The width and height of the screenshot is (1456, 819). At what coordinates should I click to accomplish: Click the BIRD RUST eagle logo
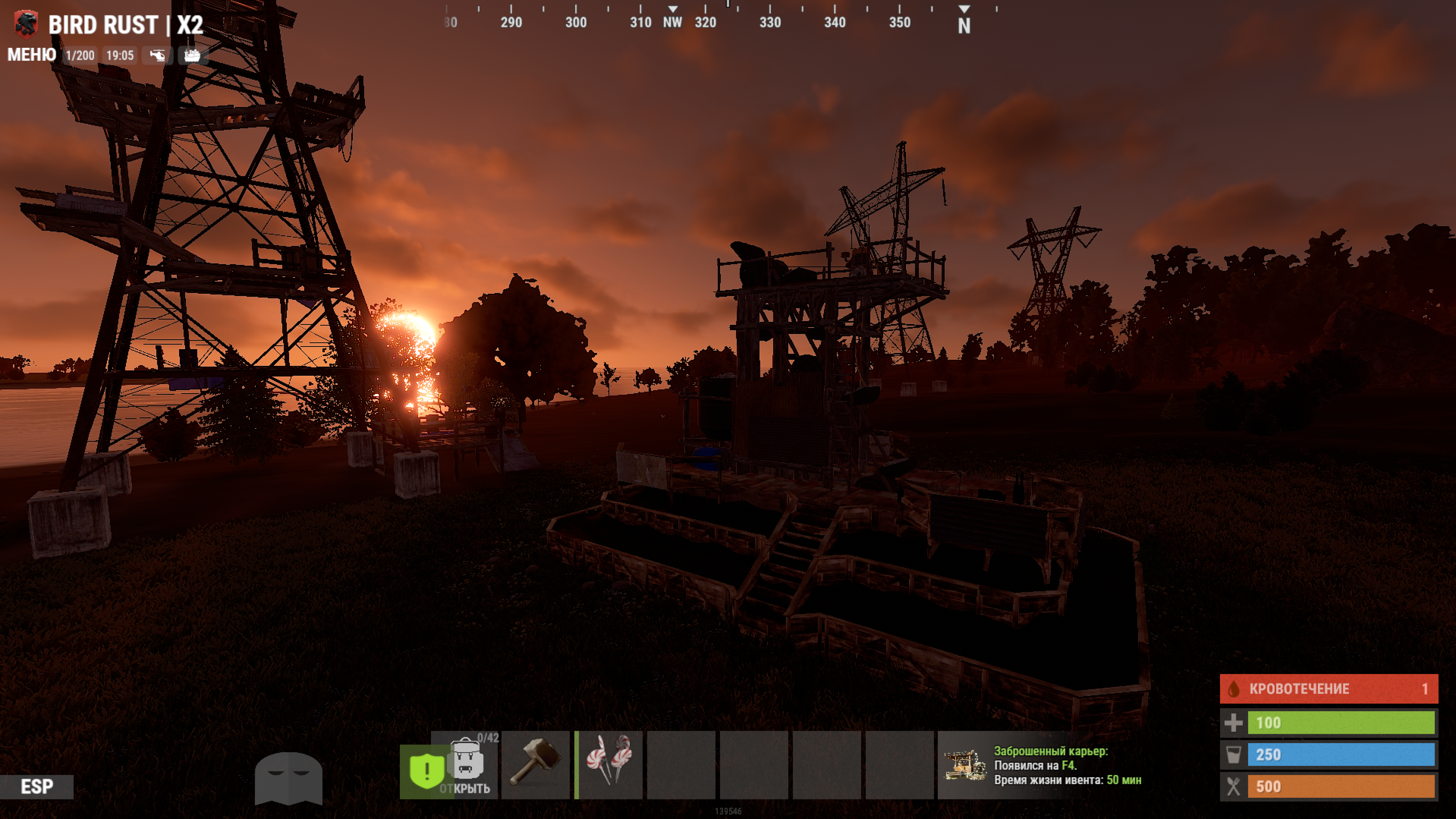(26, 24)
